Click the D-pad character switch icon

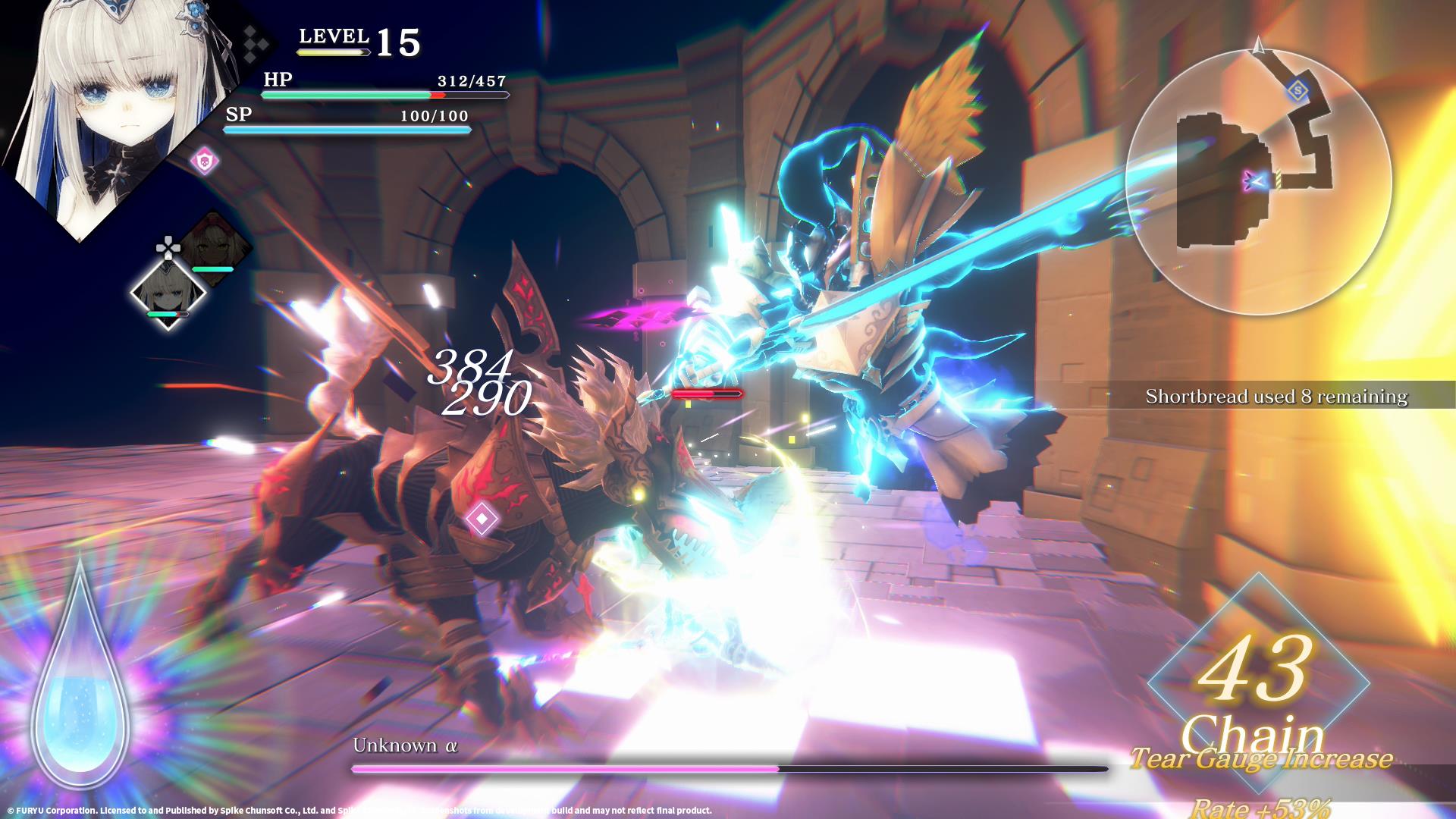170,246
